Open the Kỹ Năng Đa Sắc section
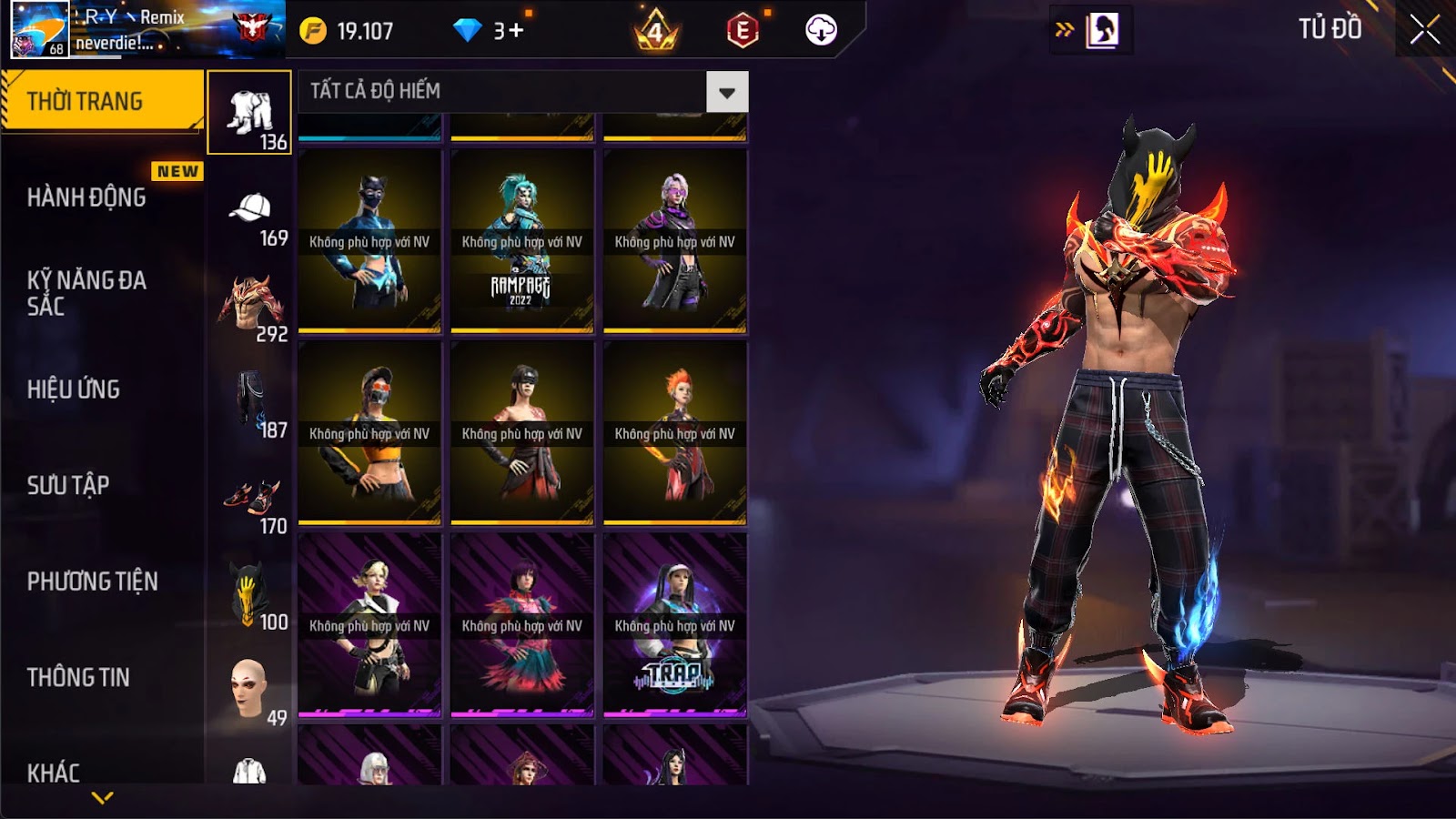 point(86,293)
